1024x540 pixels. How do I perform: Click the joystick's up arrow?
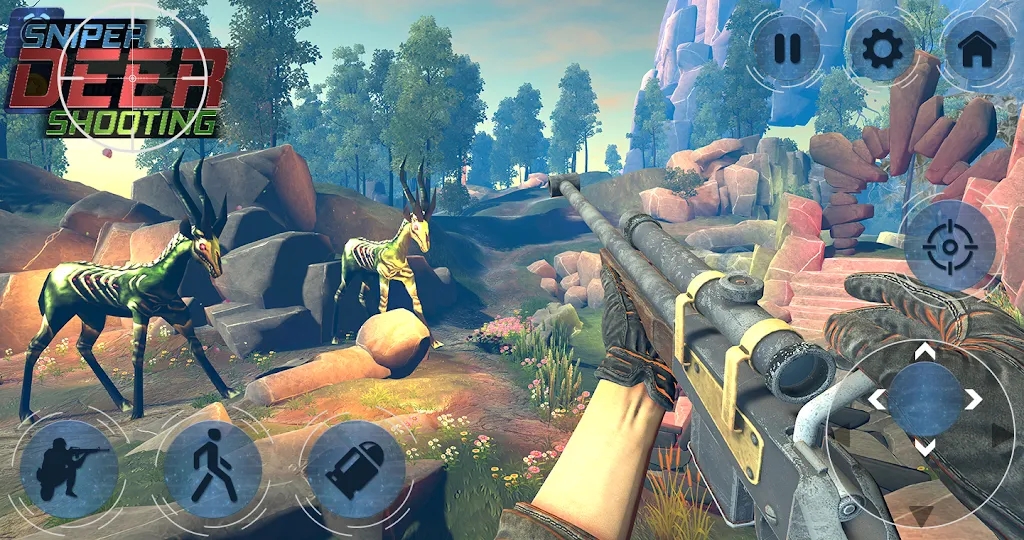click(x=926, y=352)
